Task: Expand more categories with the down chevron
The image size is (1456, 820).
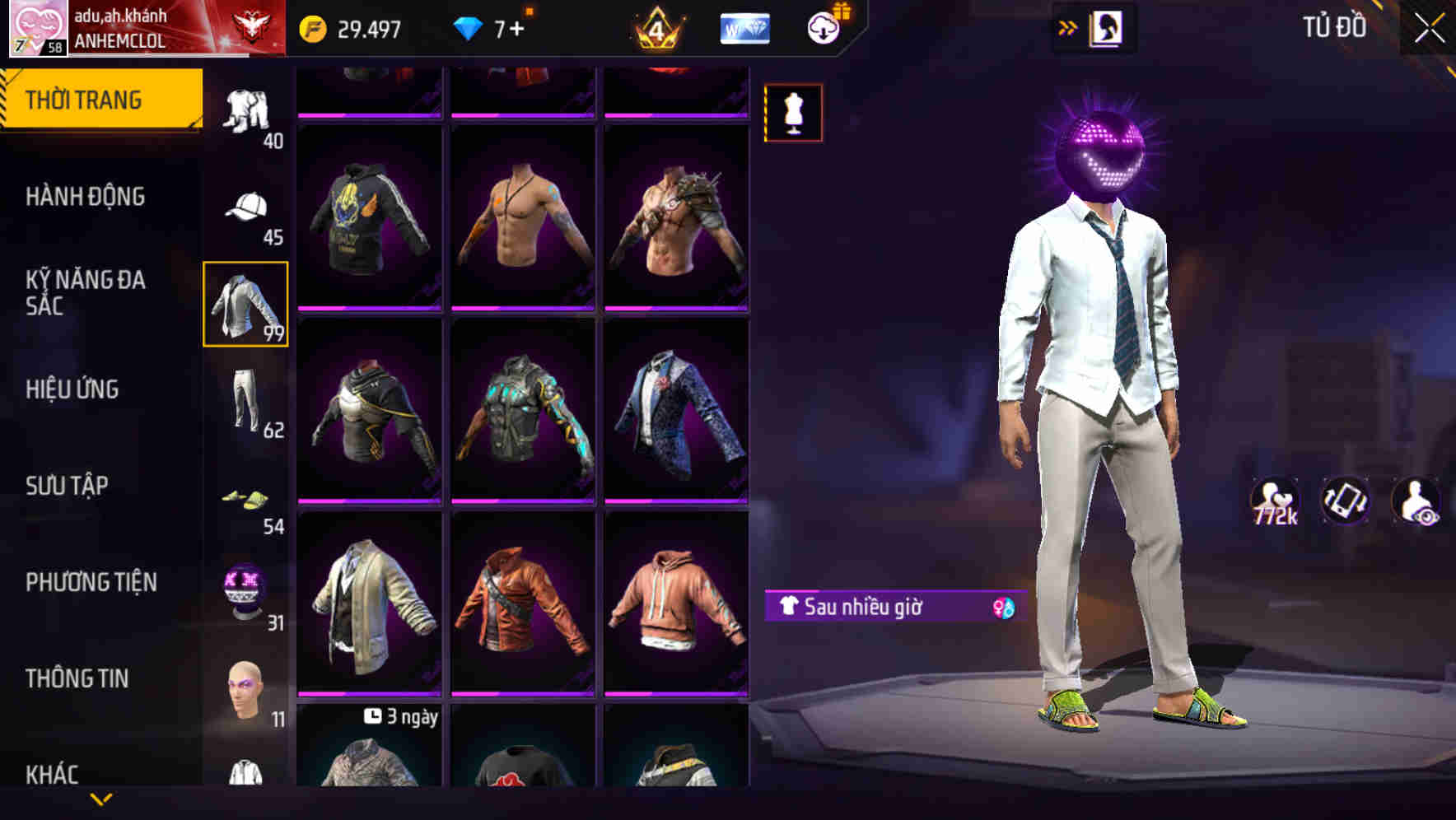Action: tap(99, 799)
